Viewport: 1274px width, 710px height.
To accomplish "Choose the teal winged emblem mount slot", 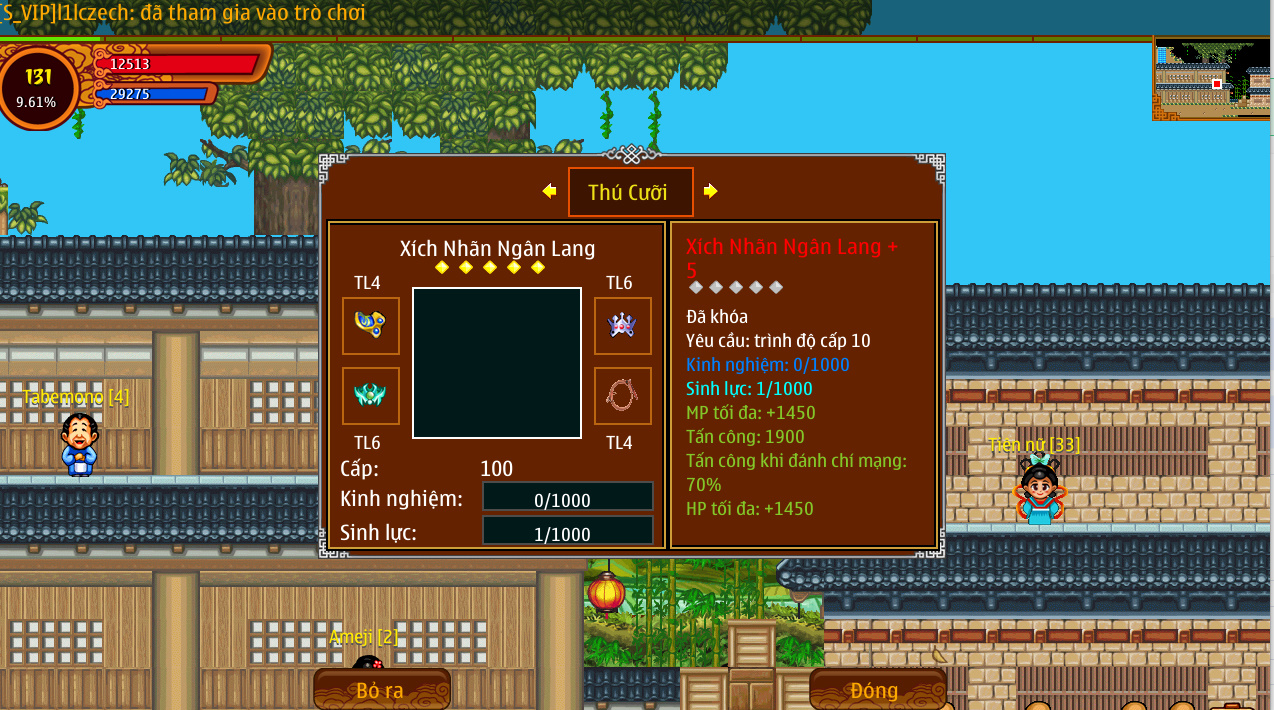I will [370, 395].
